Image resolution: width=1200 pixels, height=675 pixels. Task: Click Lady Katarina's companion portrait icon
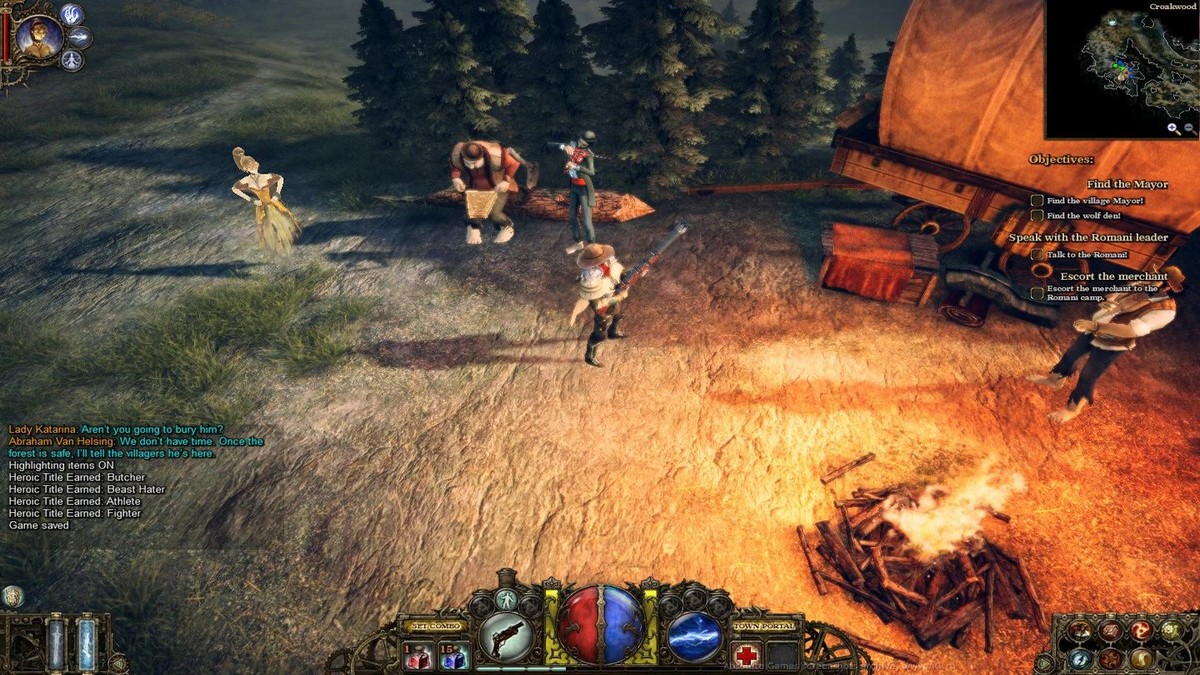(12, 597)
